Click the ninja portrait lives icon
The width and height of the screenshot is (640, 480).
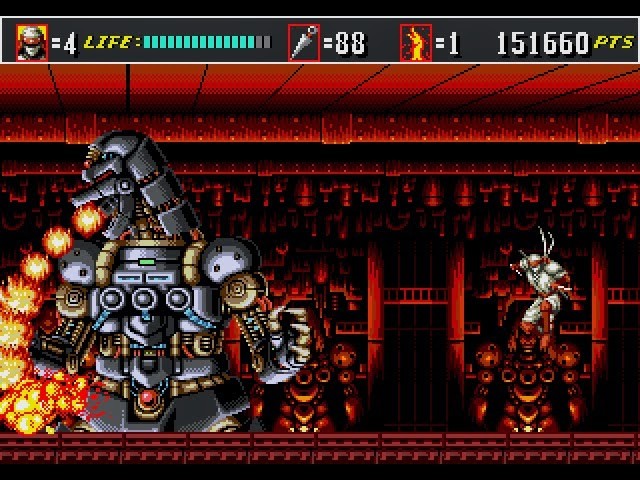pos(31,42)
